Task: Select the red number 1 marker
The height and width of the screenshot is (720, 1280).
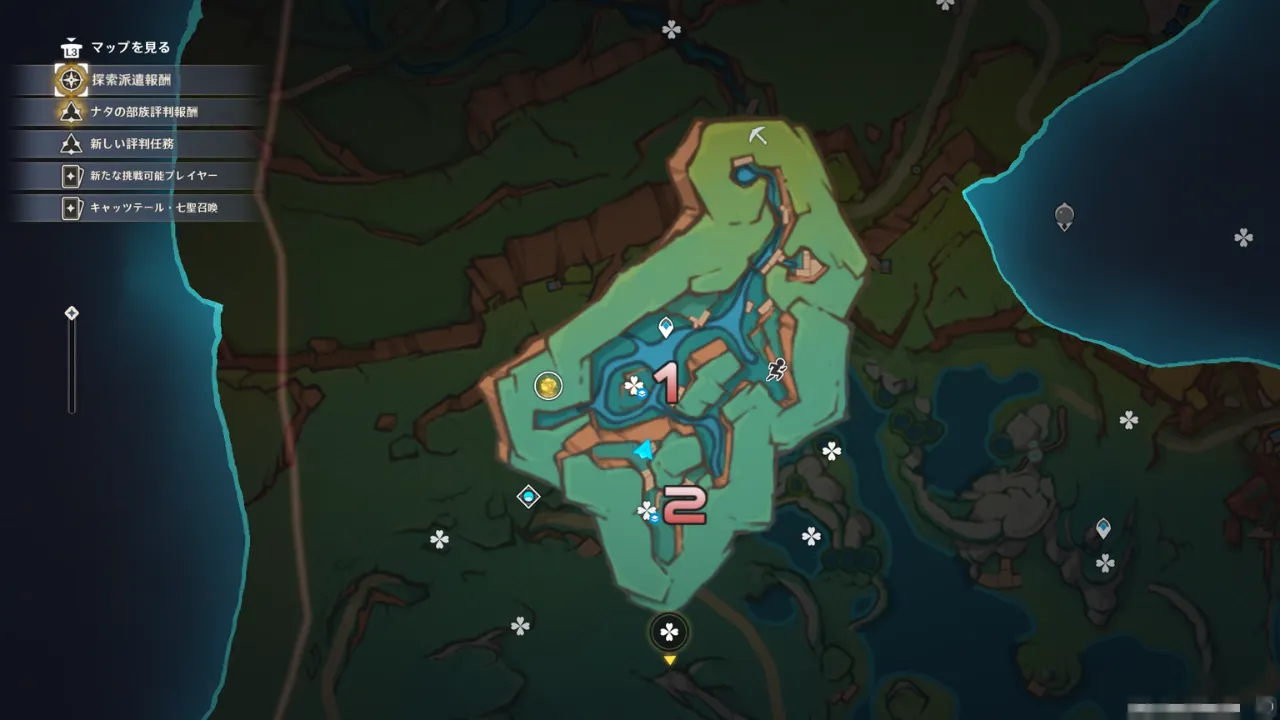Action: click(x=667, y=383)
